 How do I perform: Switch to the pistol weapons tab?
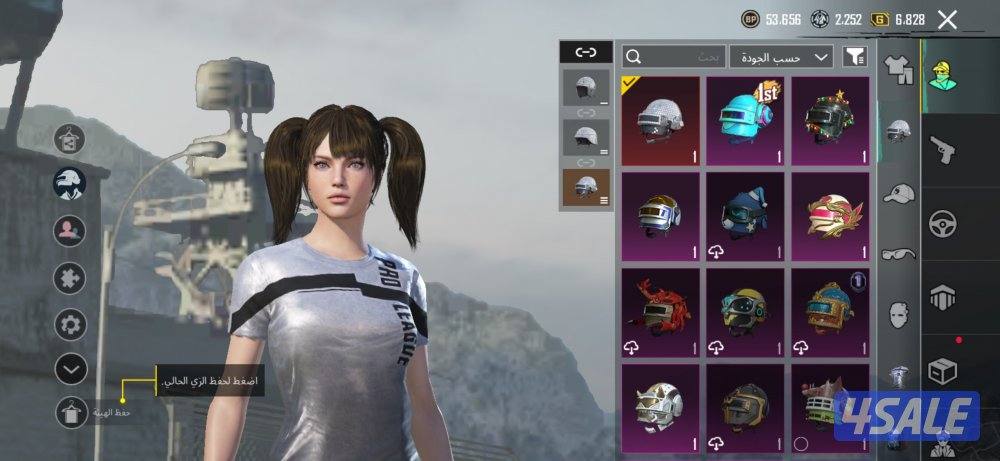pyautogui.click(x=942, y=149)
